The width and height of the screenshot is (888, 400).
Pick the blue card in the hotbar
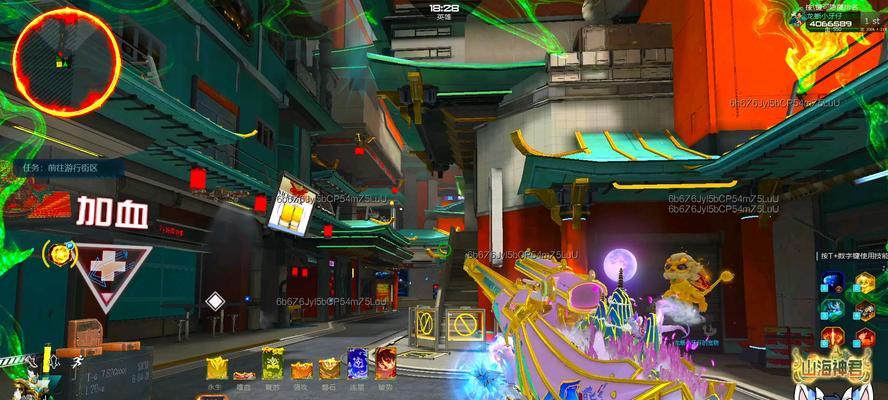click(x=357, y=364)
